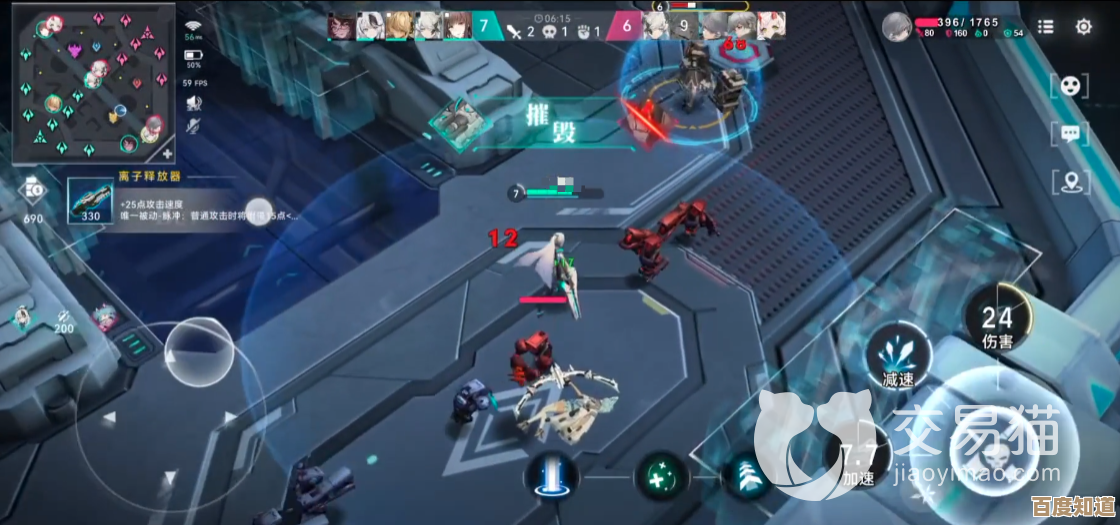
Task: Toggle the muted microphone icon
Action: pos(194,125)
